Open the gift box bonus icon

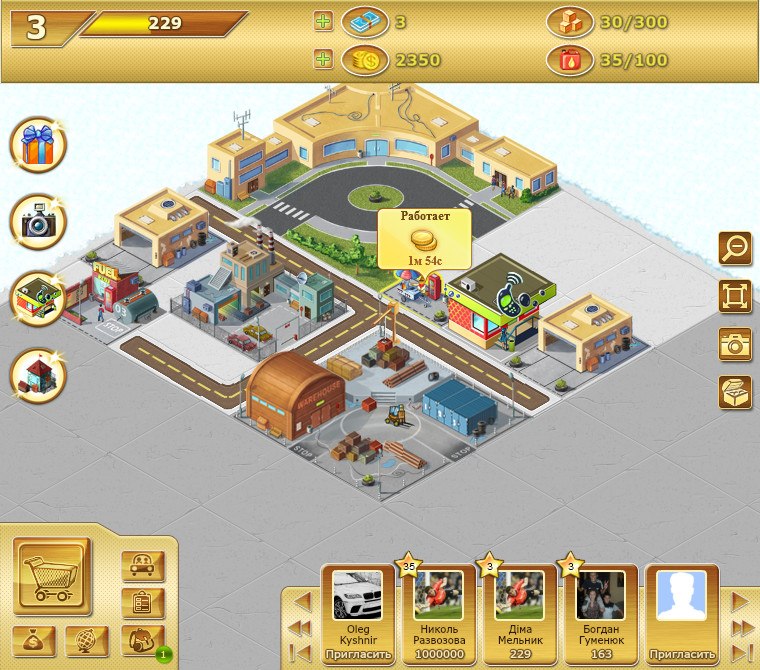click(x=38, y=145)
